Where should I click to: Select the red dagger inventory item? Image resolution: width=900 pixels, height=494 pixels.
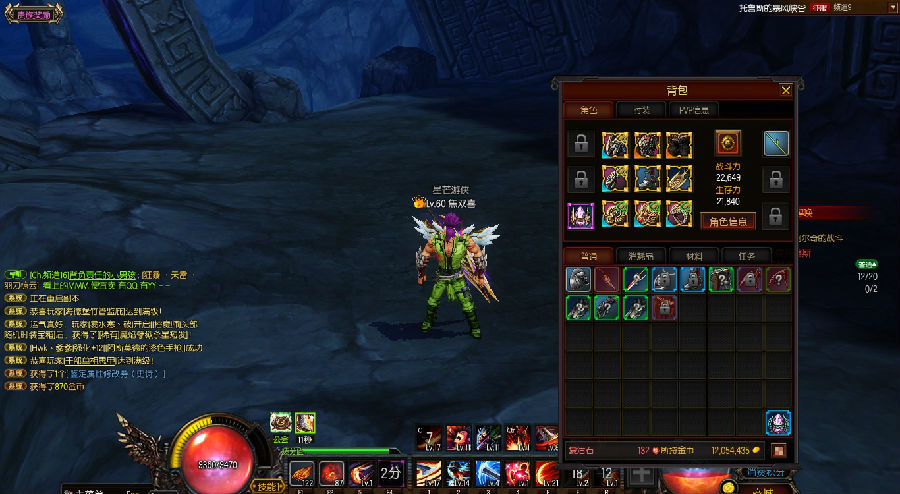(608, 279)
